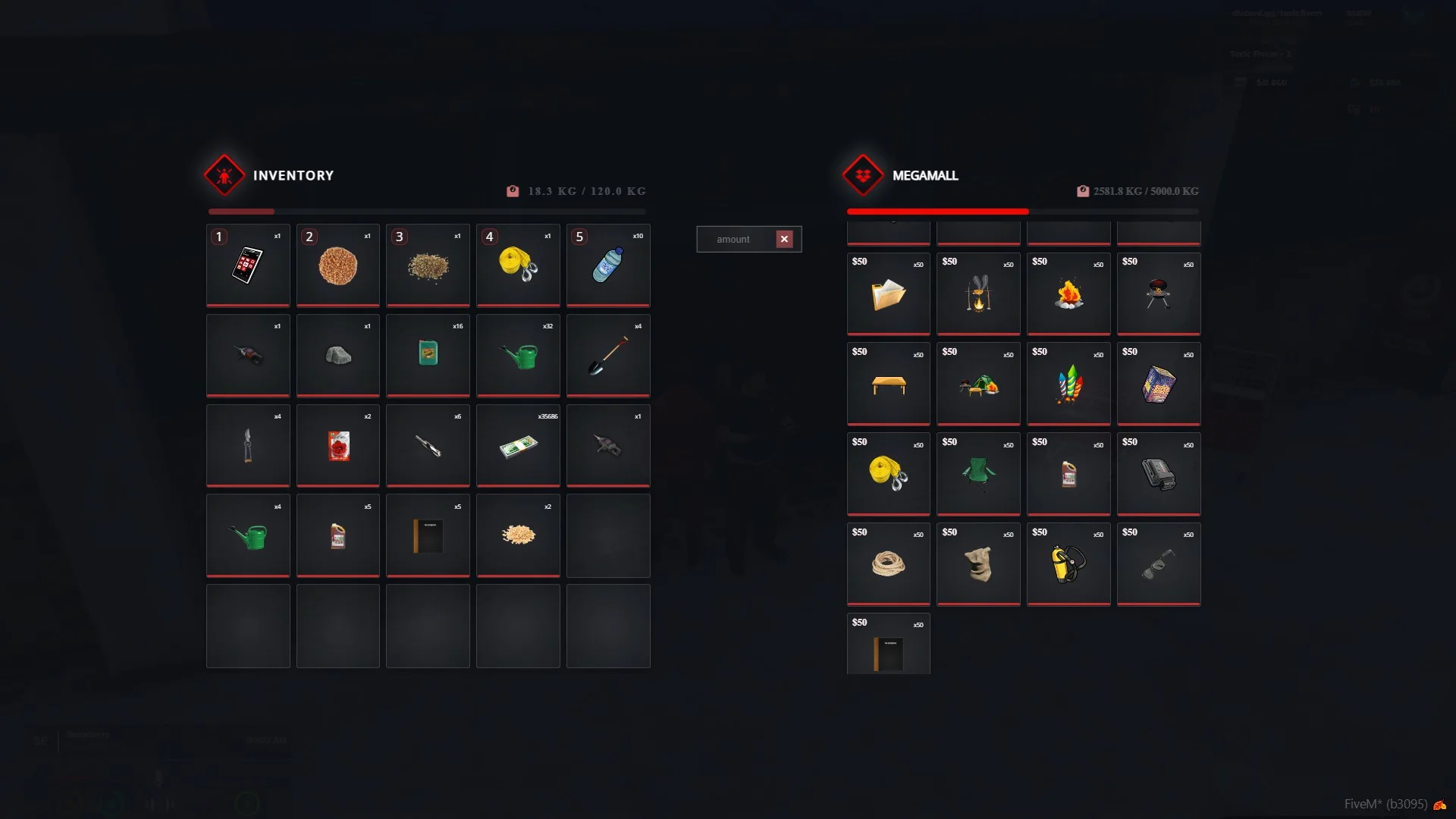Select the burlap sack shop item
The image size is (1456, 819).
click(978, 565)
